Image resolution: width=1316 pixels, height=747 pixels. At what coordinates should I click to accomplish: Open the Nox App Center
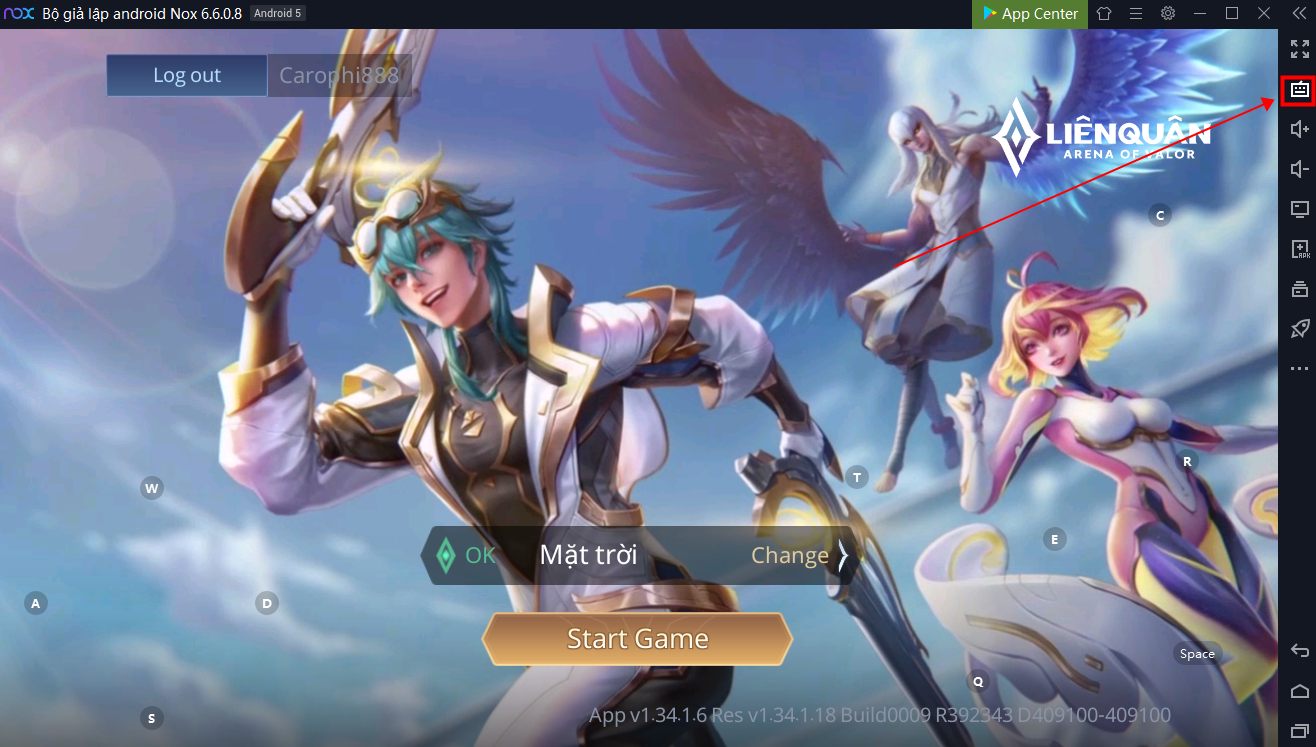click(1029, 14)
